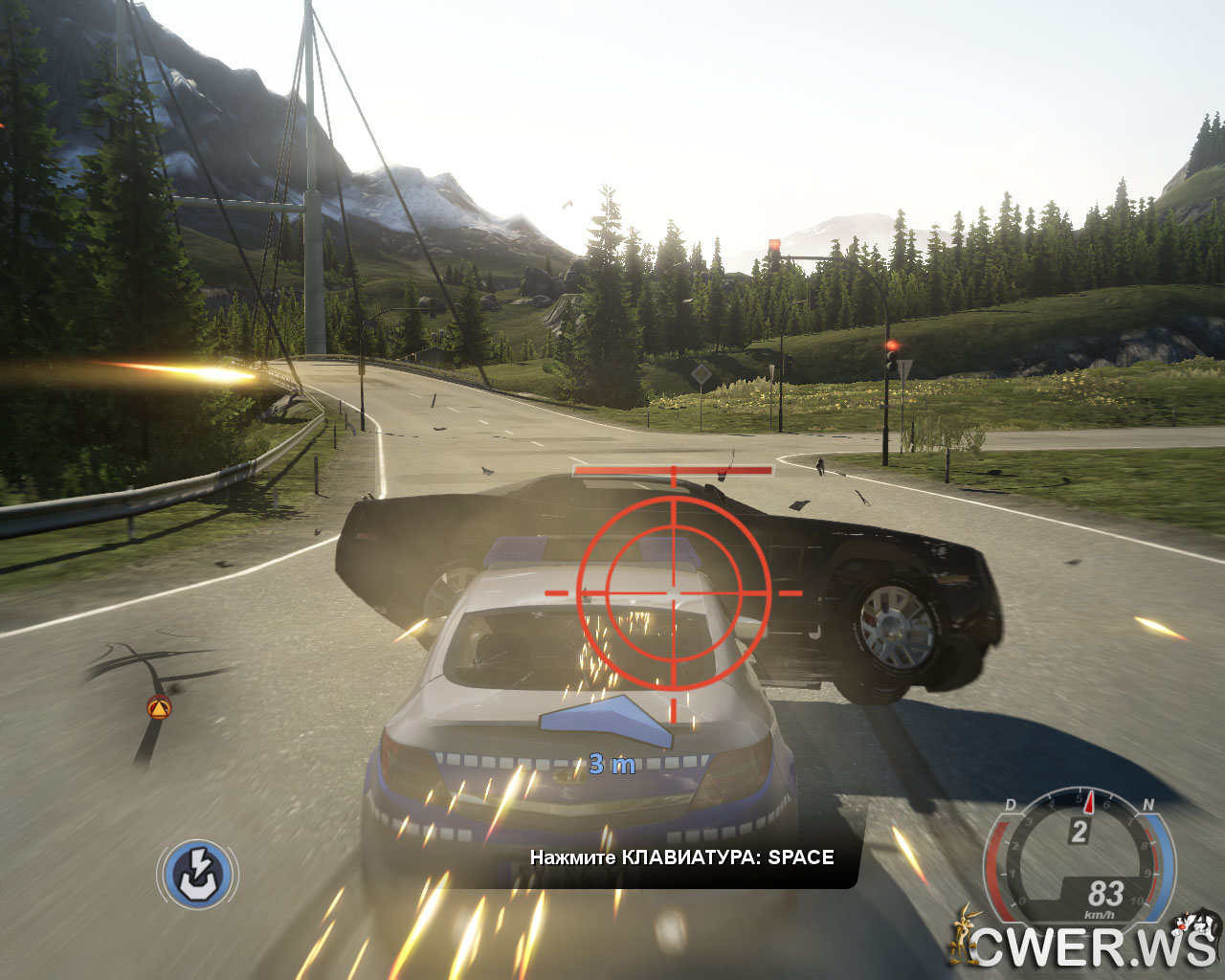1225x980 pixels.
Task: Select the red crosshair target reticle
Action: click(x=673, y=592)
